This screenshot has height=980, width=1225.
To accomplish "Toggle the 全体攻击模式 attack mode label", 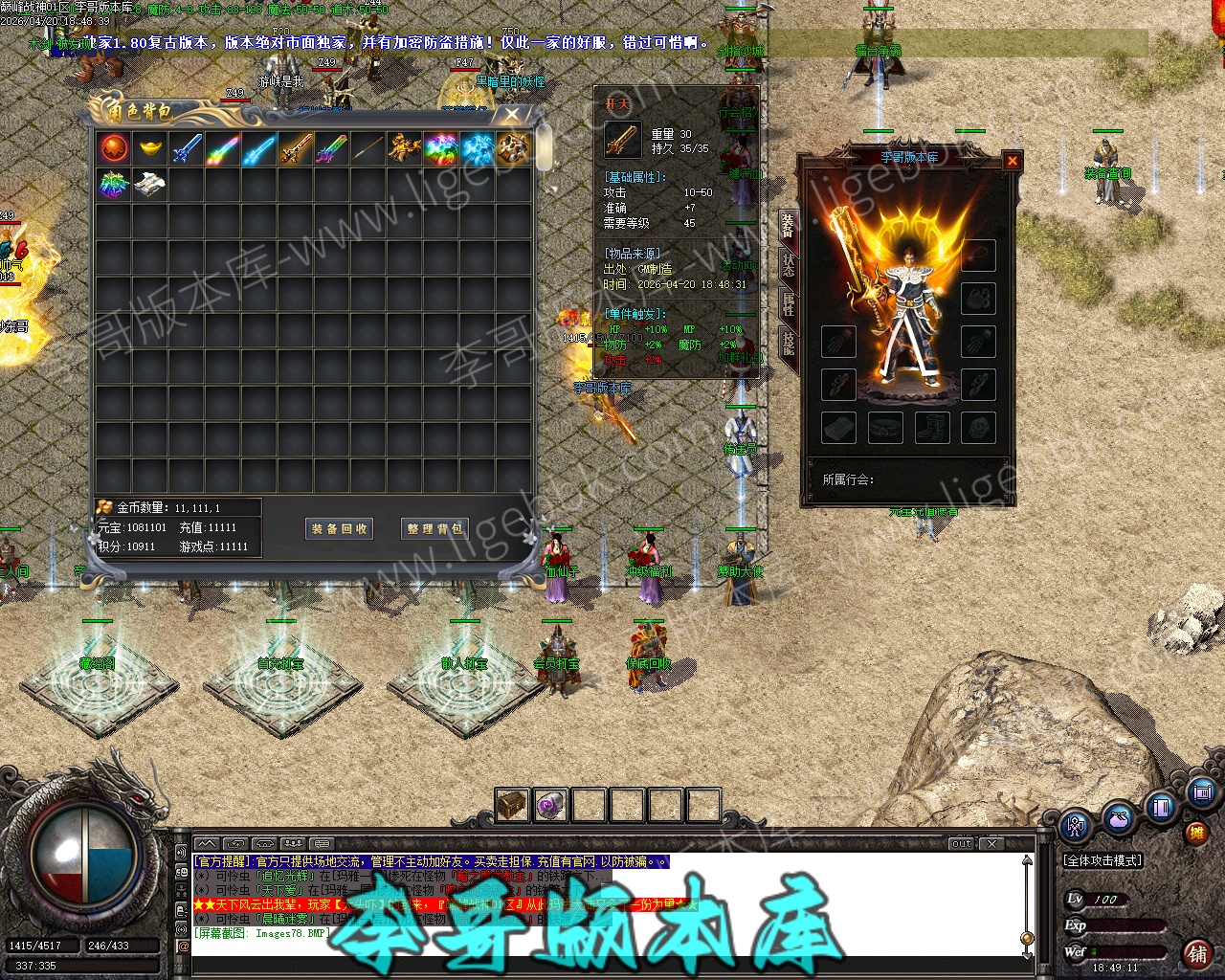I will [1103, 860].
